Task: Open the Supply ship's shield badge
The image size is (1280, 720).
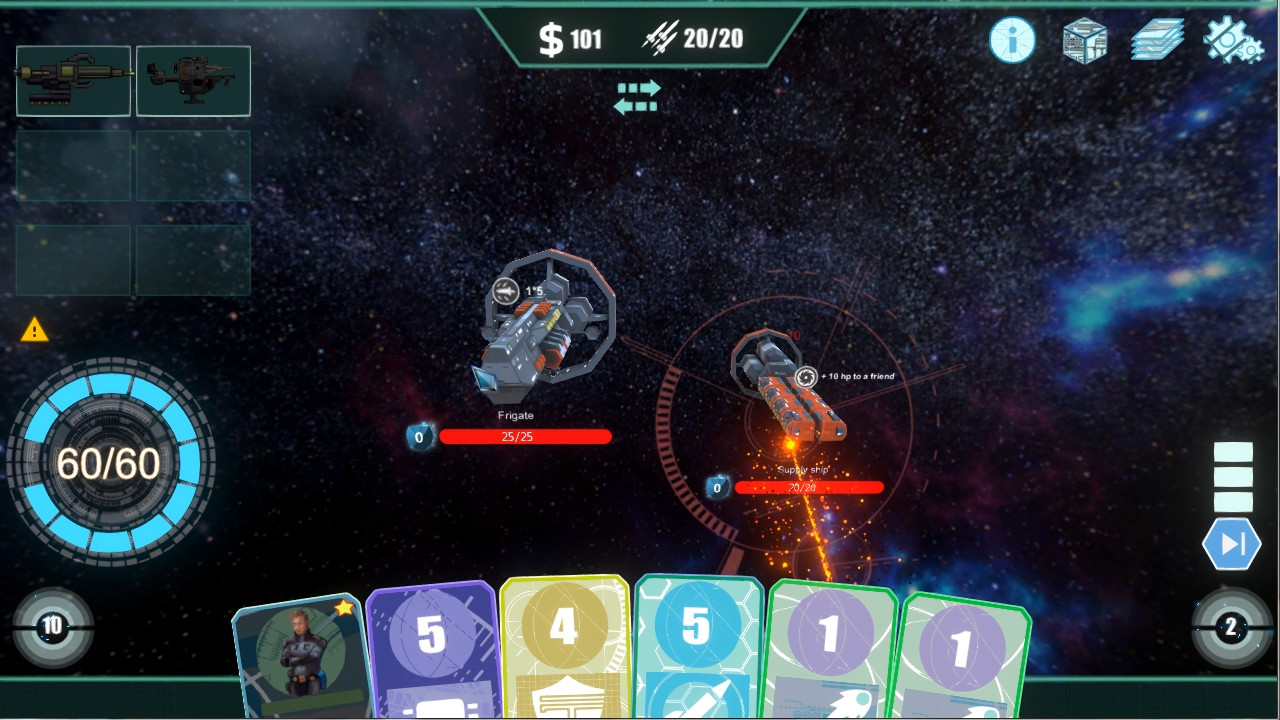Action: click(716, 488)
